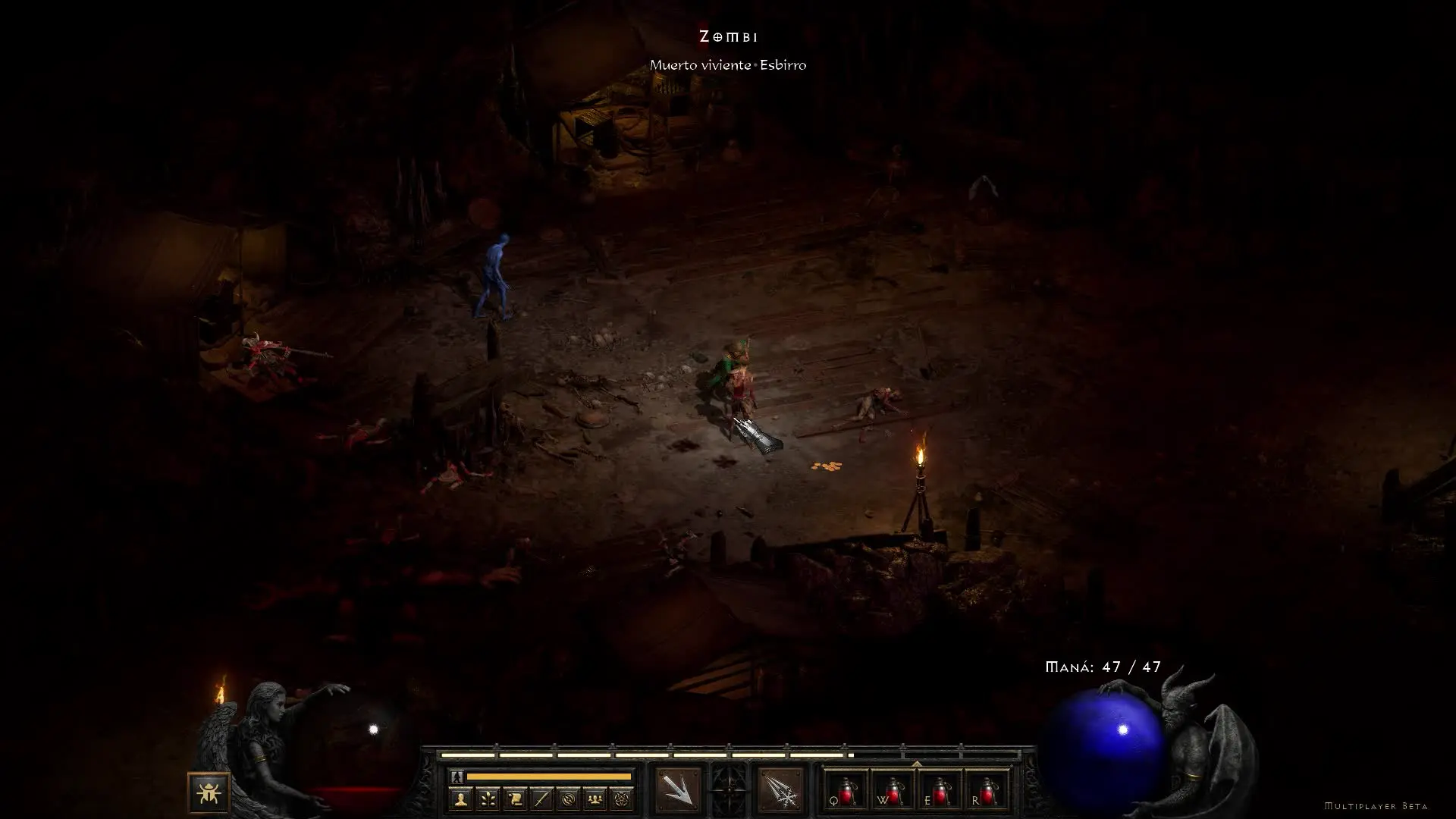
Task: Use the E belt health potion
Action: click(939, 789)
